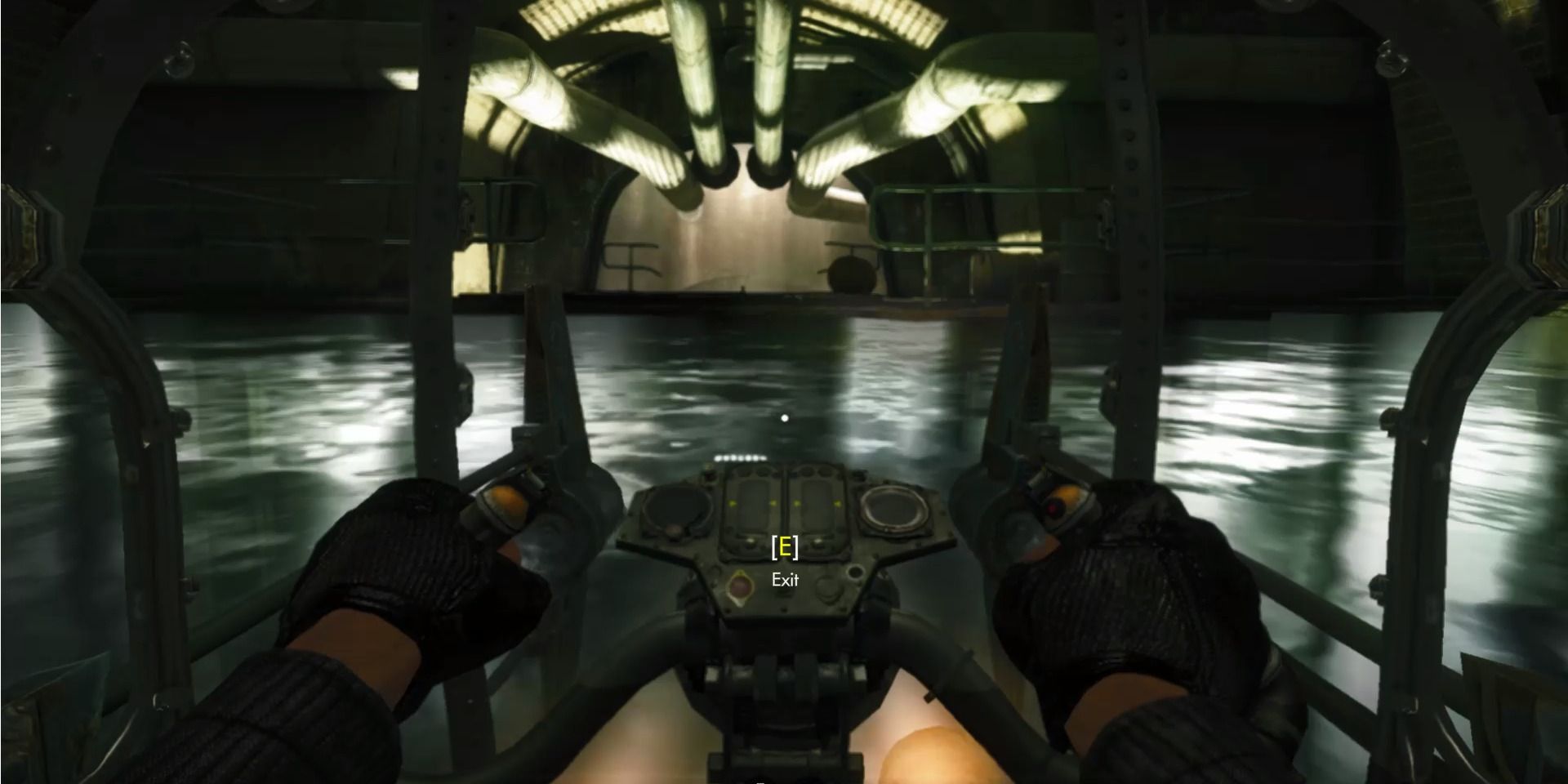Select the Exit label to leave the vehicle
The image size is (1568, 784).
(784, 578)
